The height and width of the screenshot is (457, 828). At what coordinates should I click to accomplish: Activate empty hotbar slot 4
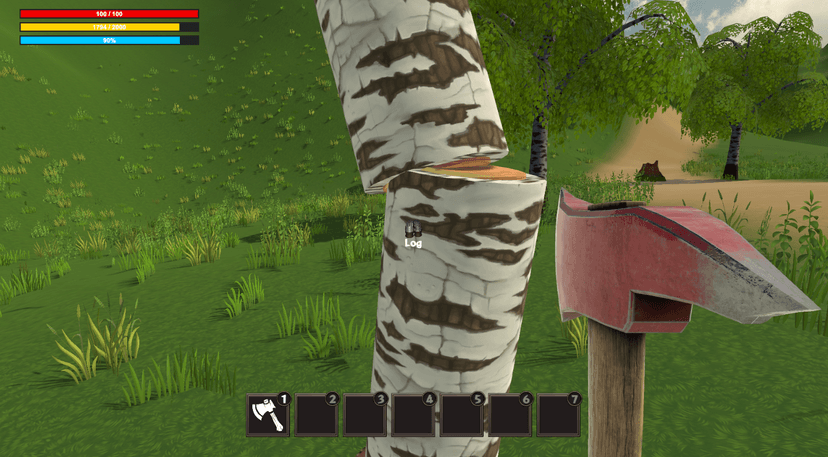tap(413, 415)
